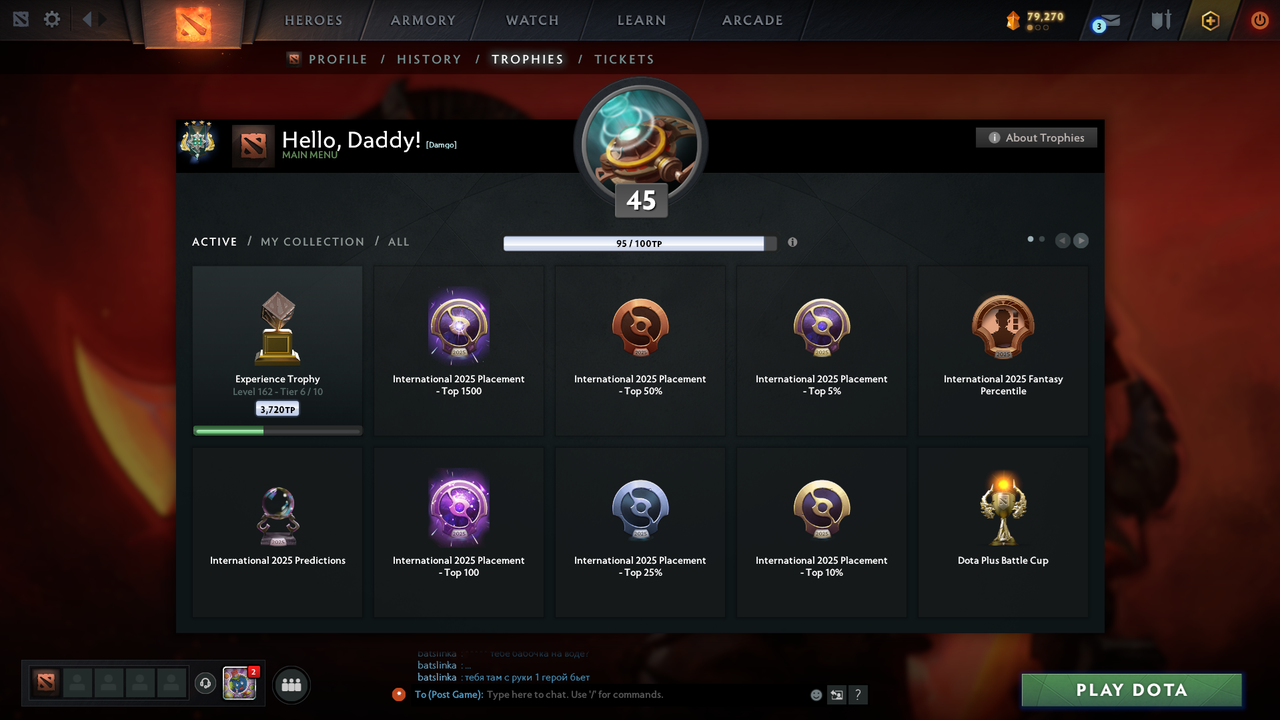Select the second page dot indicator

(x=1041, y=239)
